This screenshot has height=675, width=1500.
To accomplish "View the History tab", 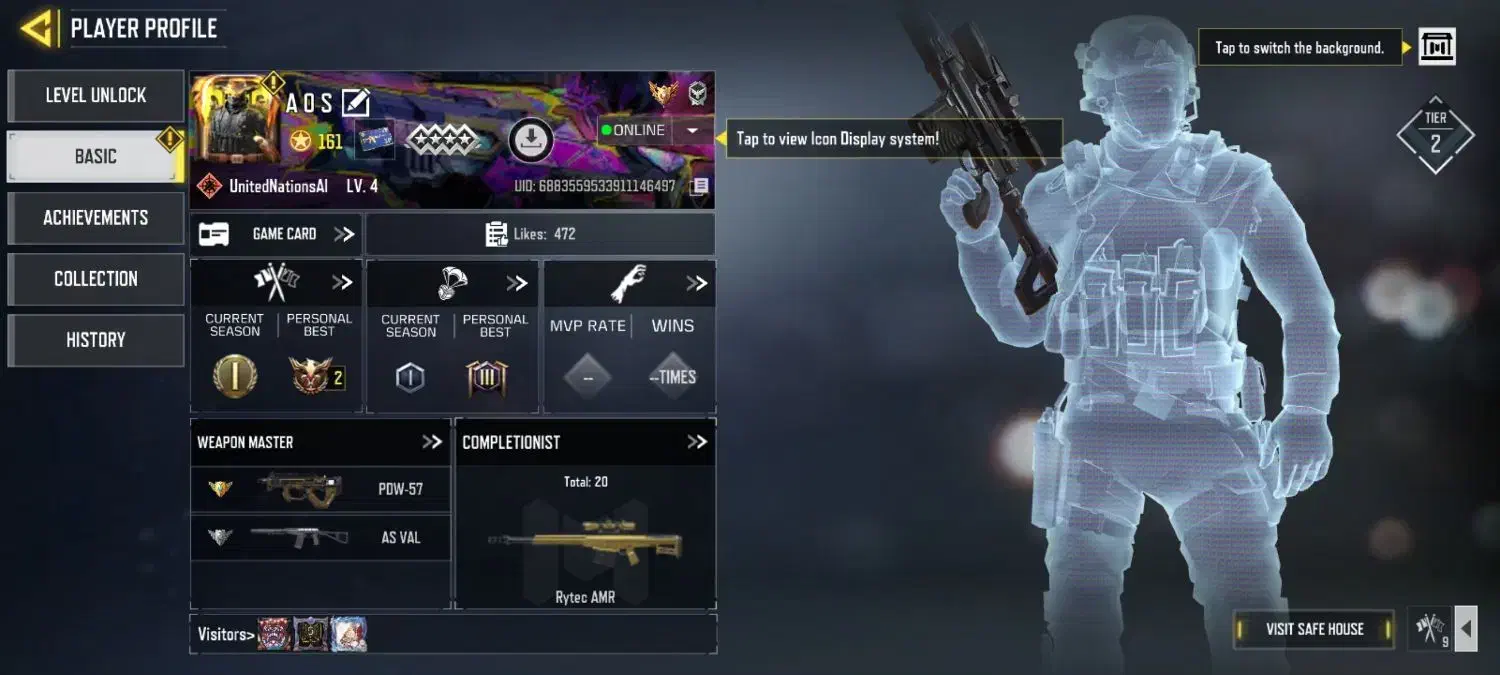I will [96, 340].
